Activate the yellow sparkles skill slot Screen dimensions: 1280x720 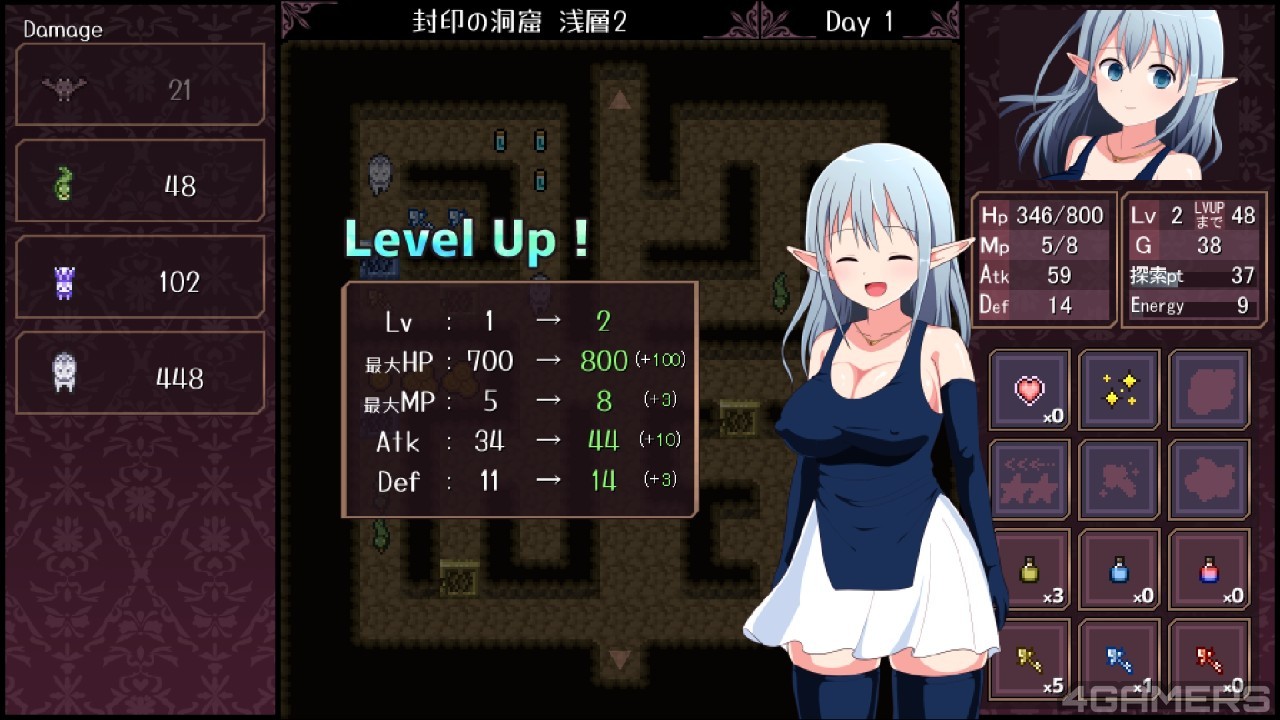[x=1119, y=390]
